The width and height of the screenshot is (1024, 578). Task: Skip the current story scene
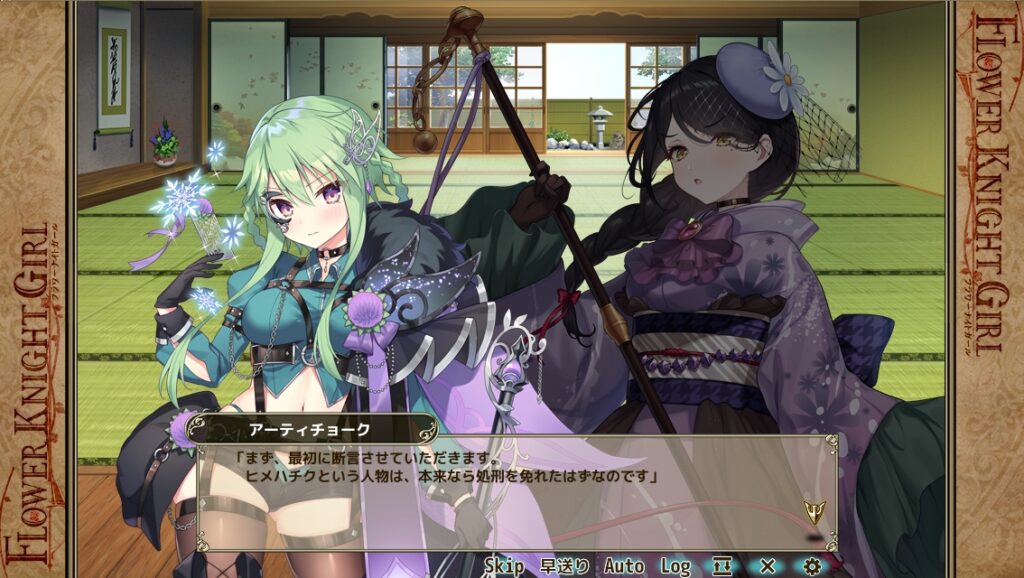pos(504,566)
